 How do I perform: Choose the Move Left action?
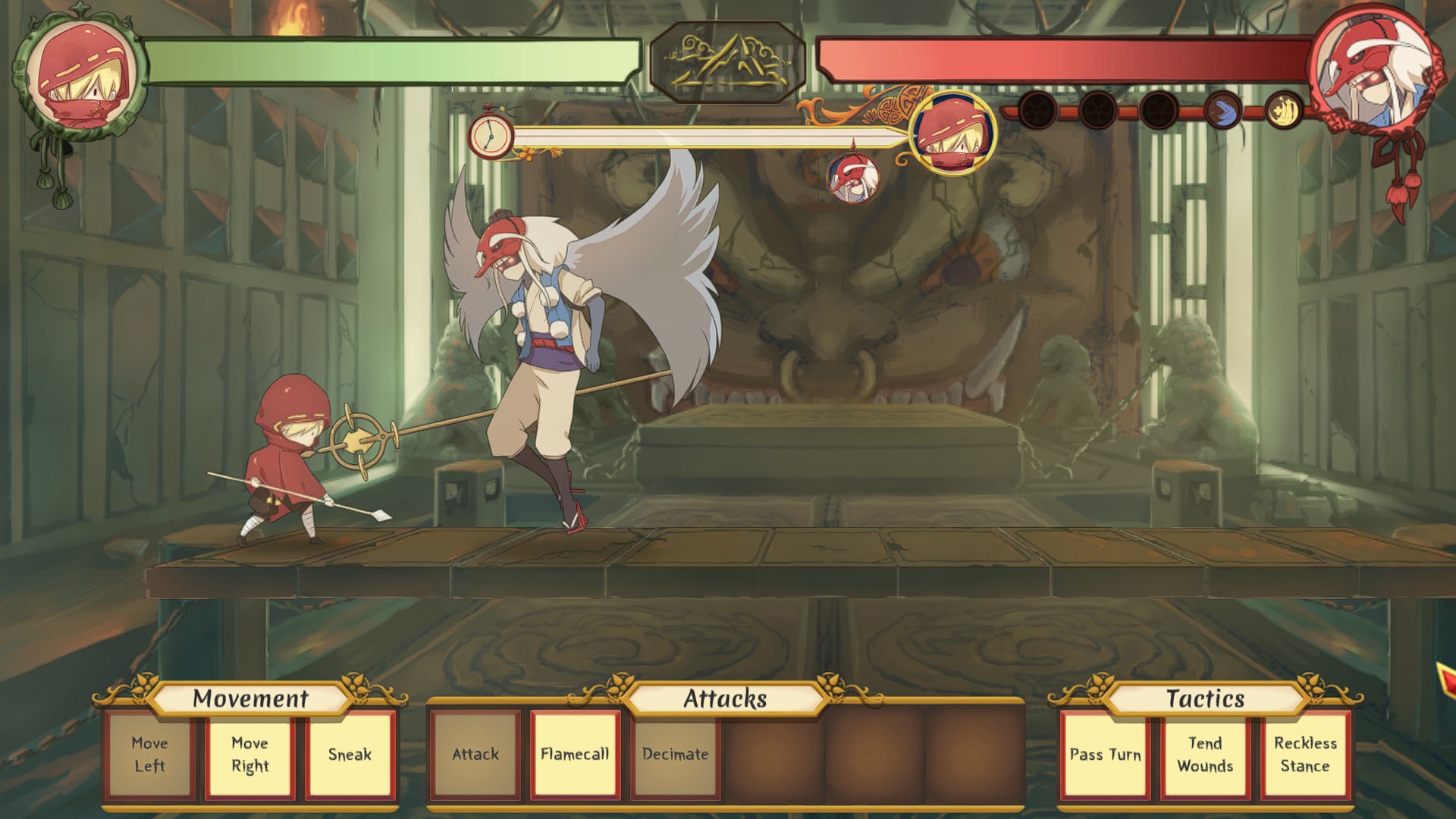point(149,755)
